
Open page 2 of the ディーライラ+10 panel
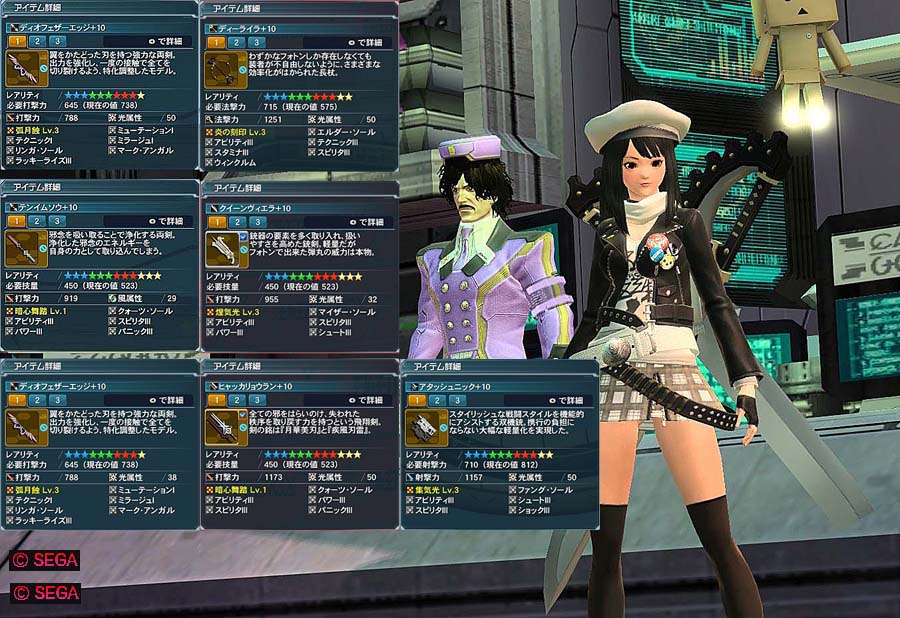coord(238,42)
